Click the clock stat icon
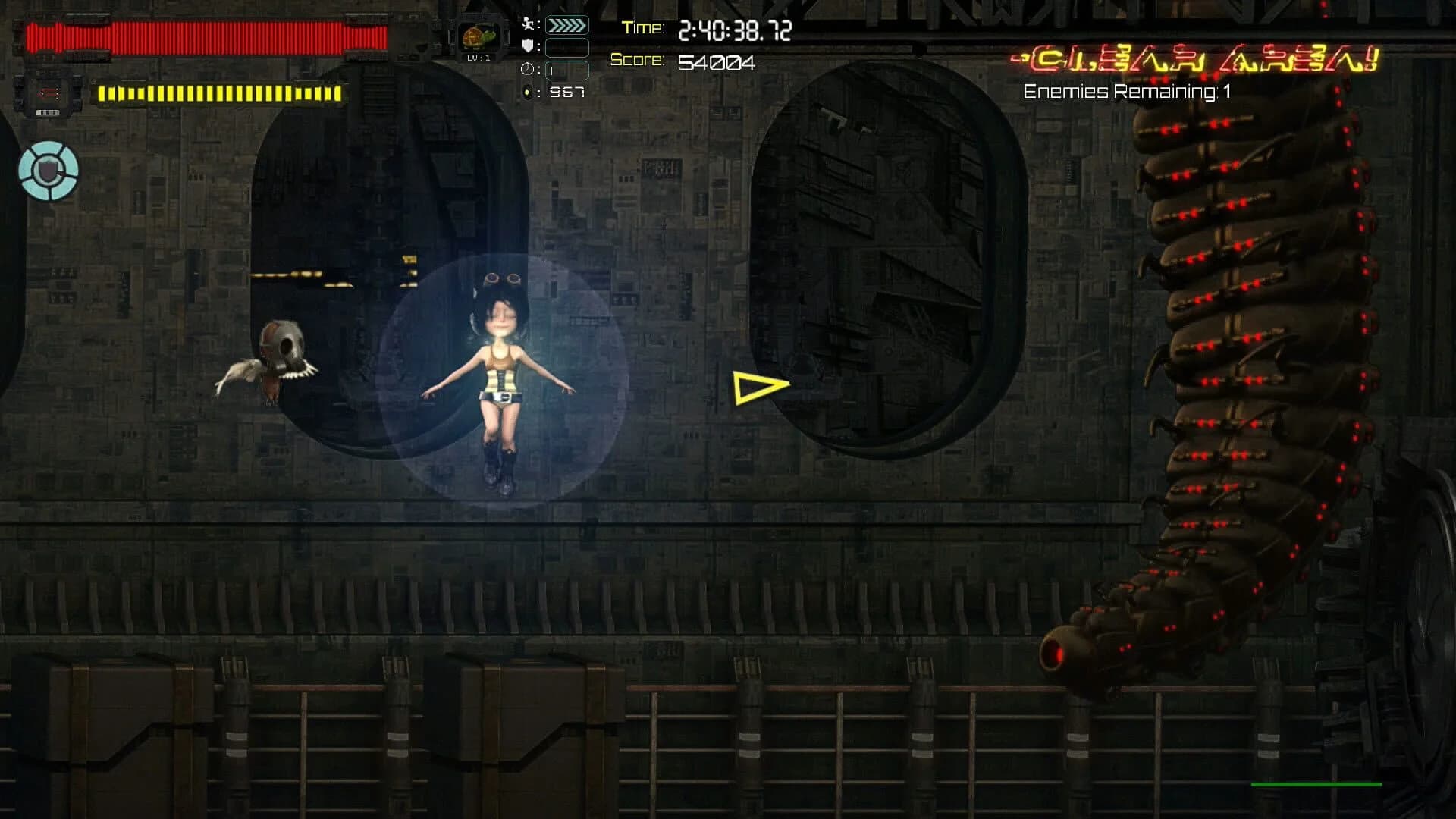 tap(527, 69)
